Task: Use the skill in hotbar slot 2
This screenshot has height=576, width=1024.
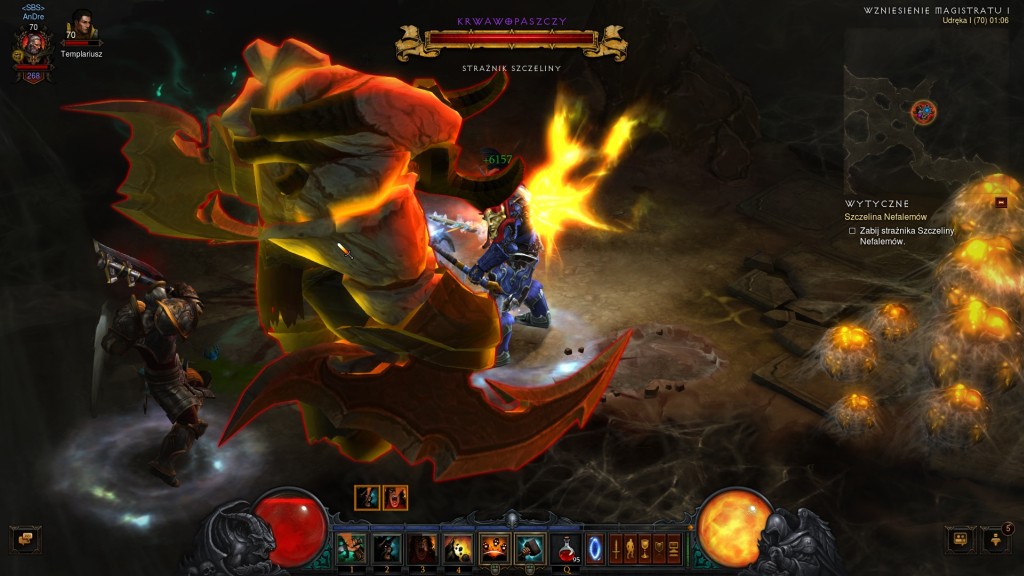Action: (387, 547)
